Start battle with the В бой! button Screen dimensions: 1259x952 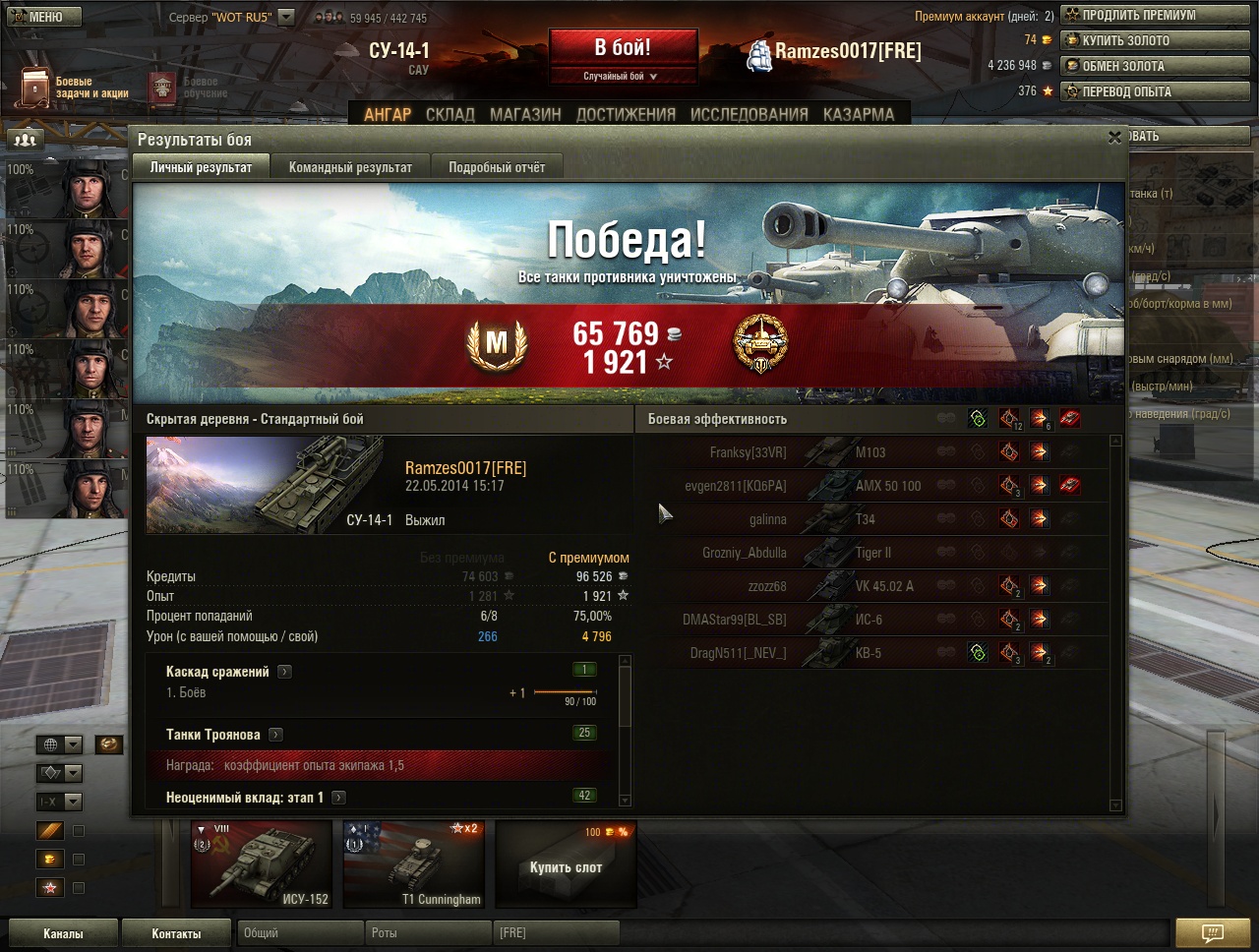pyautogui.click(x=623, y=48)
